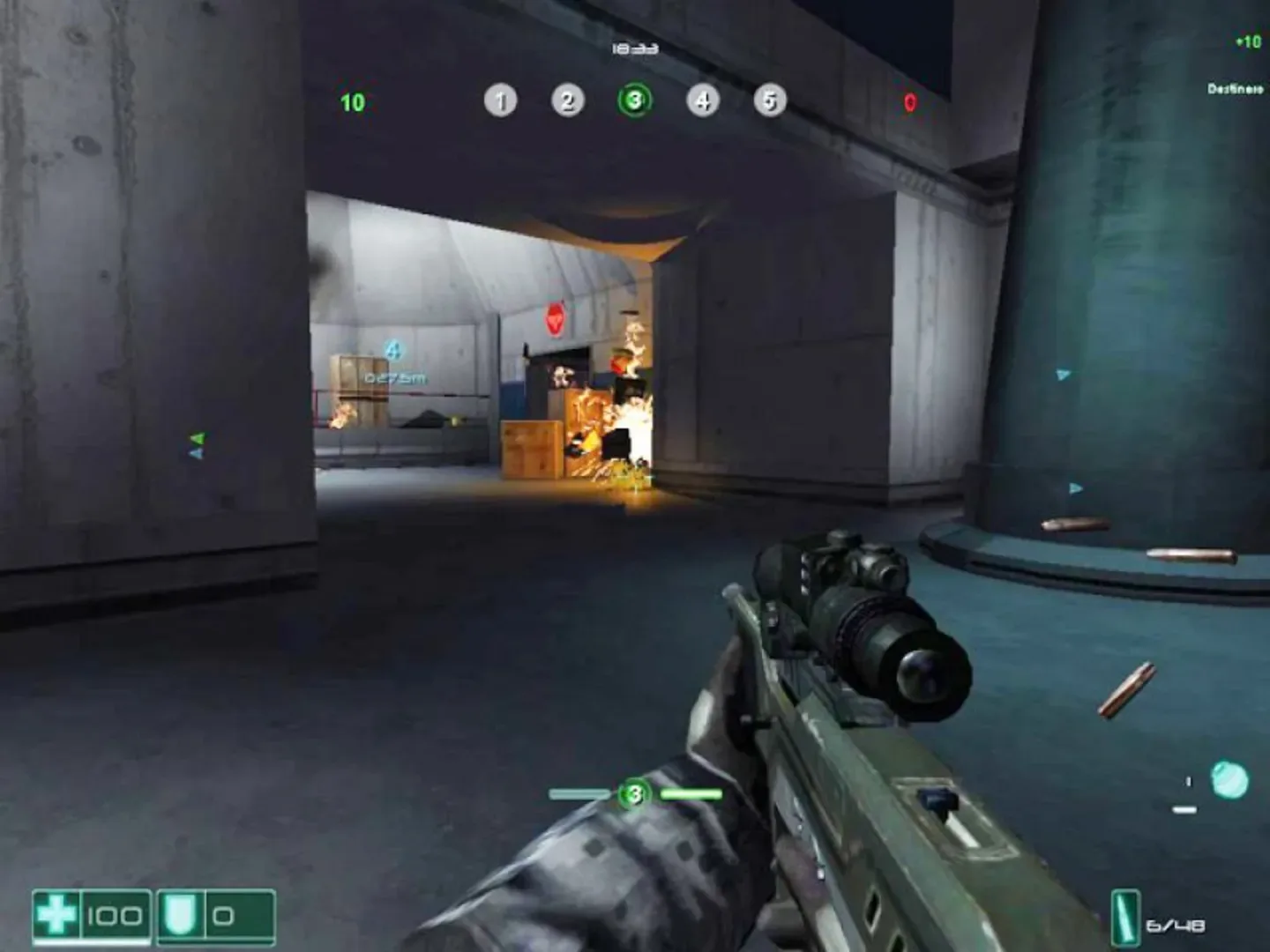Click the highlighted weapon slot 3 icon
Screen dimensions: 1270x952
coord(634,101)
